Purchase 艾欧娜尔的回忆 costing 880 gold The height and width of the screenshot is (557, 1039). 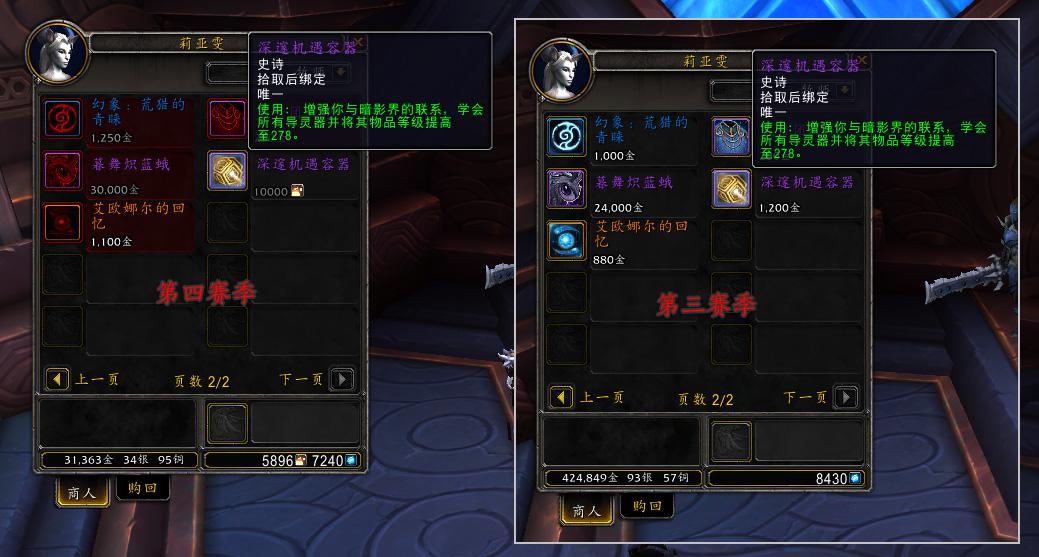coord(566,241)
